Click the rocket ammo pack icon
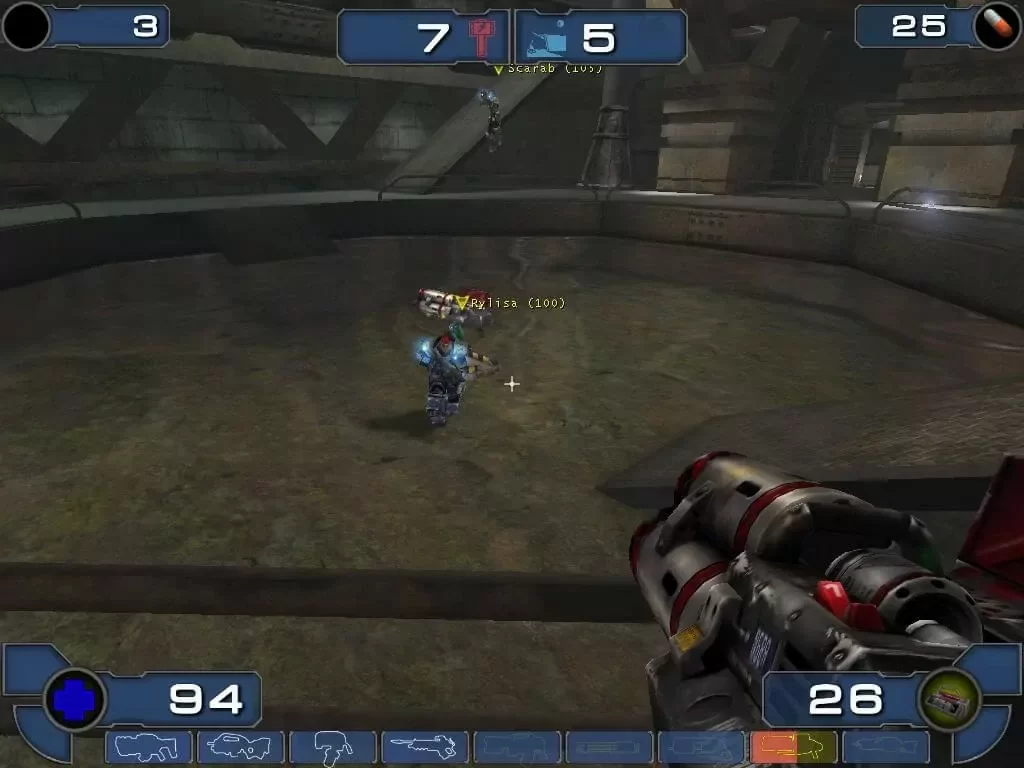Screen dimensions: 1024x768 pos(947,698)
